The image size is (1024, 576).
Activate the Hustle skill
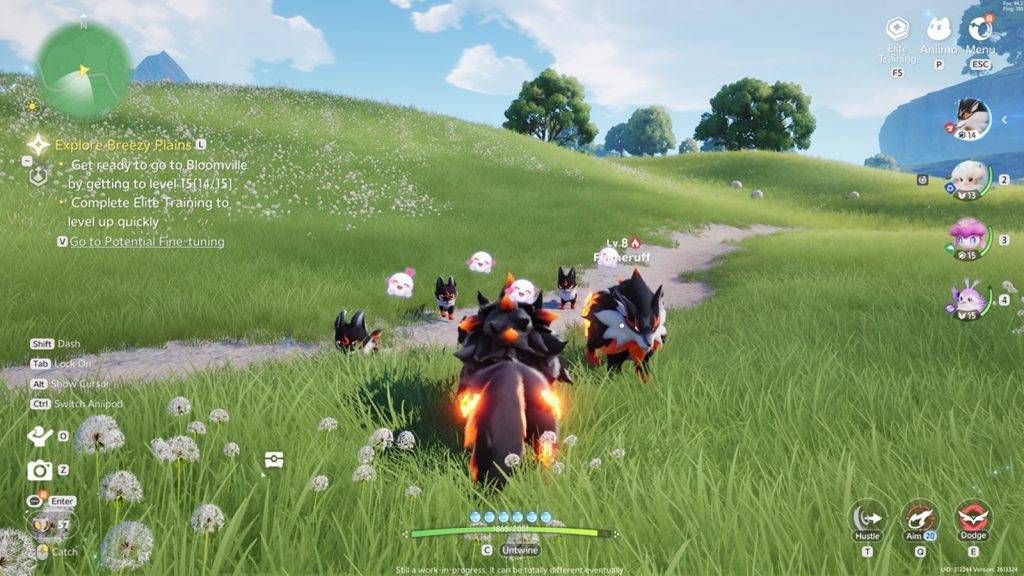[867, 518]
